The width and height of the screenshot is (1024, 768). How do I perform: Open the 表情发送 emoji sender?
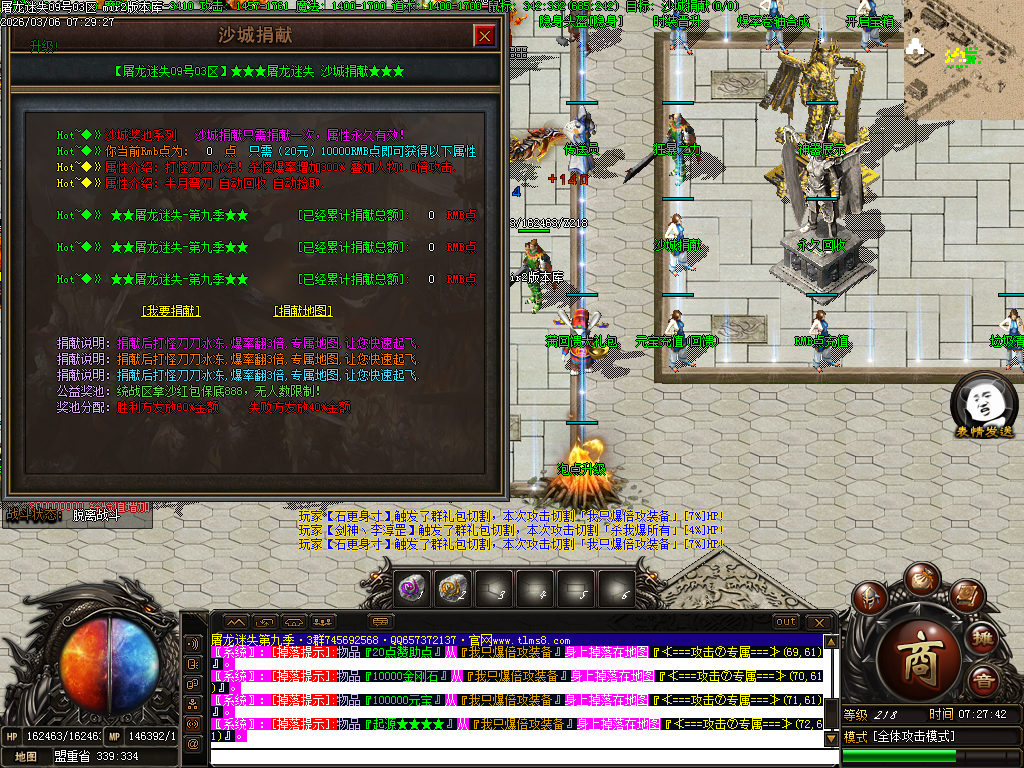(983, 406)
